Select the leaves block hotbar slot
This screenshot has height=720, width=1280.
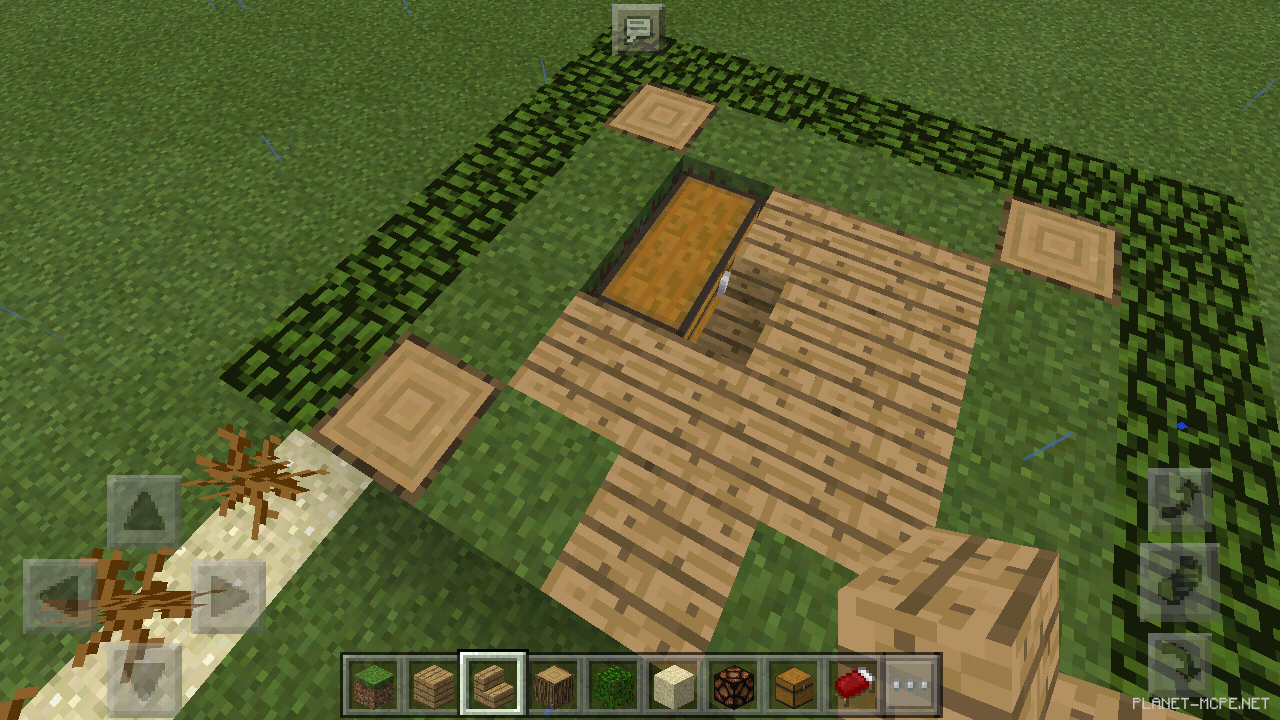[x=614, y=684]
